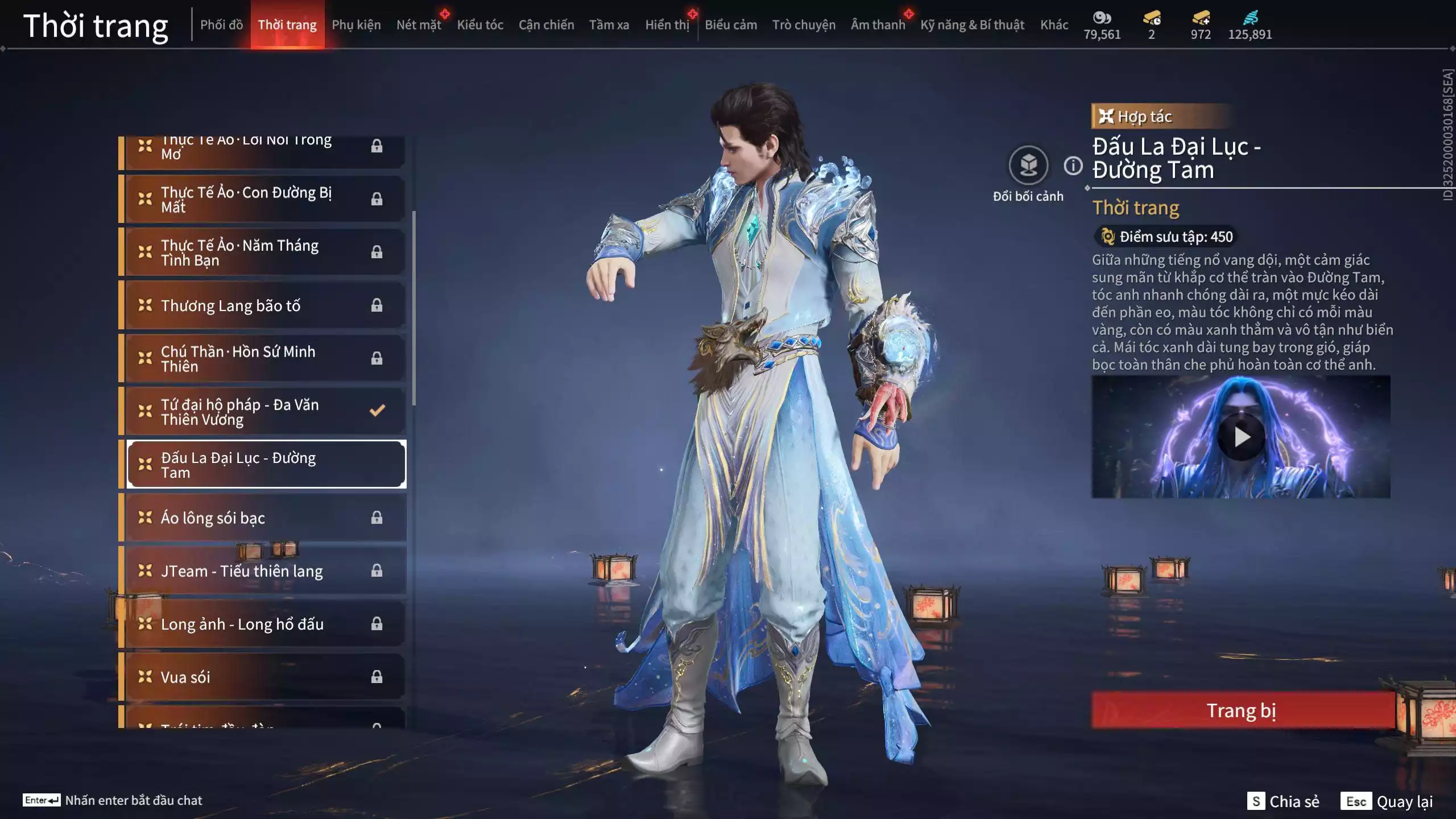1456x819 pixels.
Task: Switch to the Biểu cảm tab
Action: coord(731,25)
